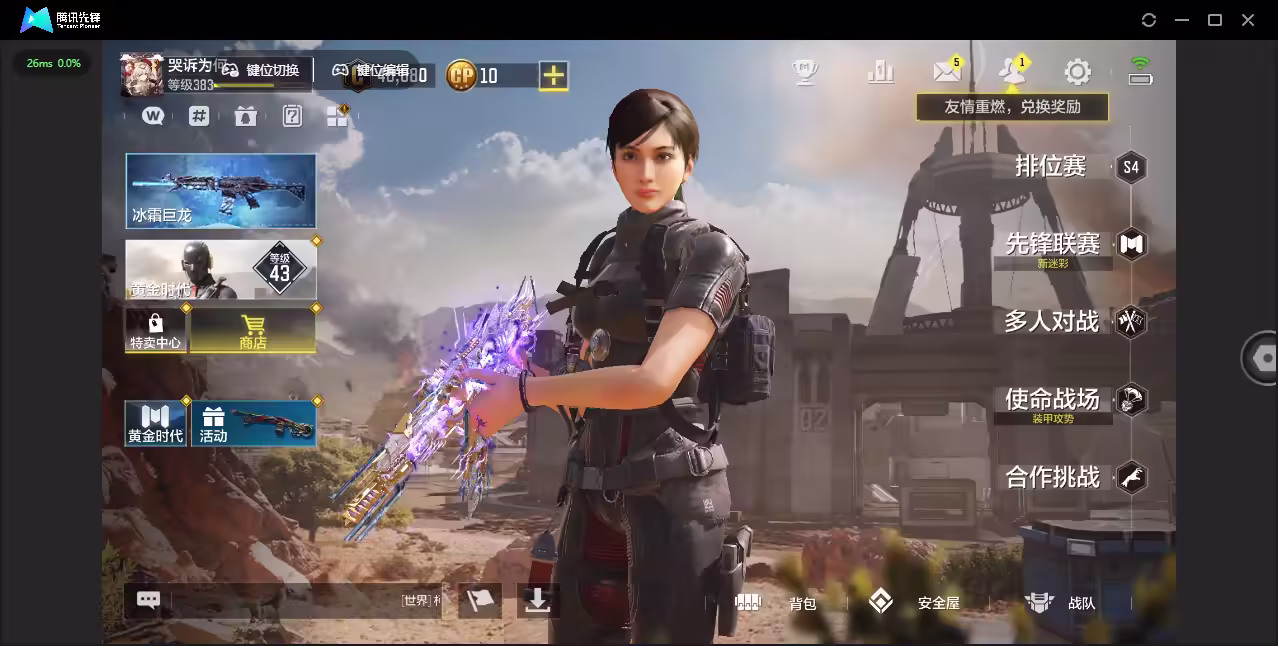Check the mail envelope icon
The image size is (1278, 646).
click(x=946, y=71)
